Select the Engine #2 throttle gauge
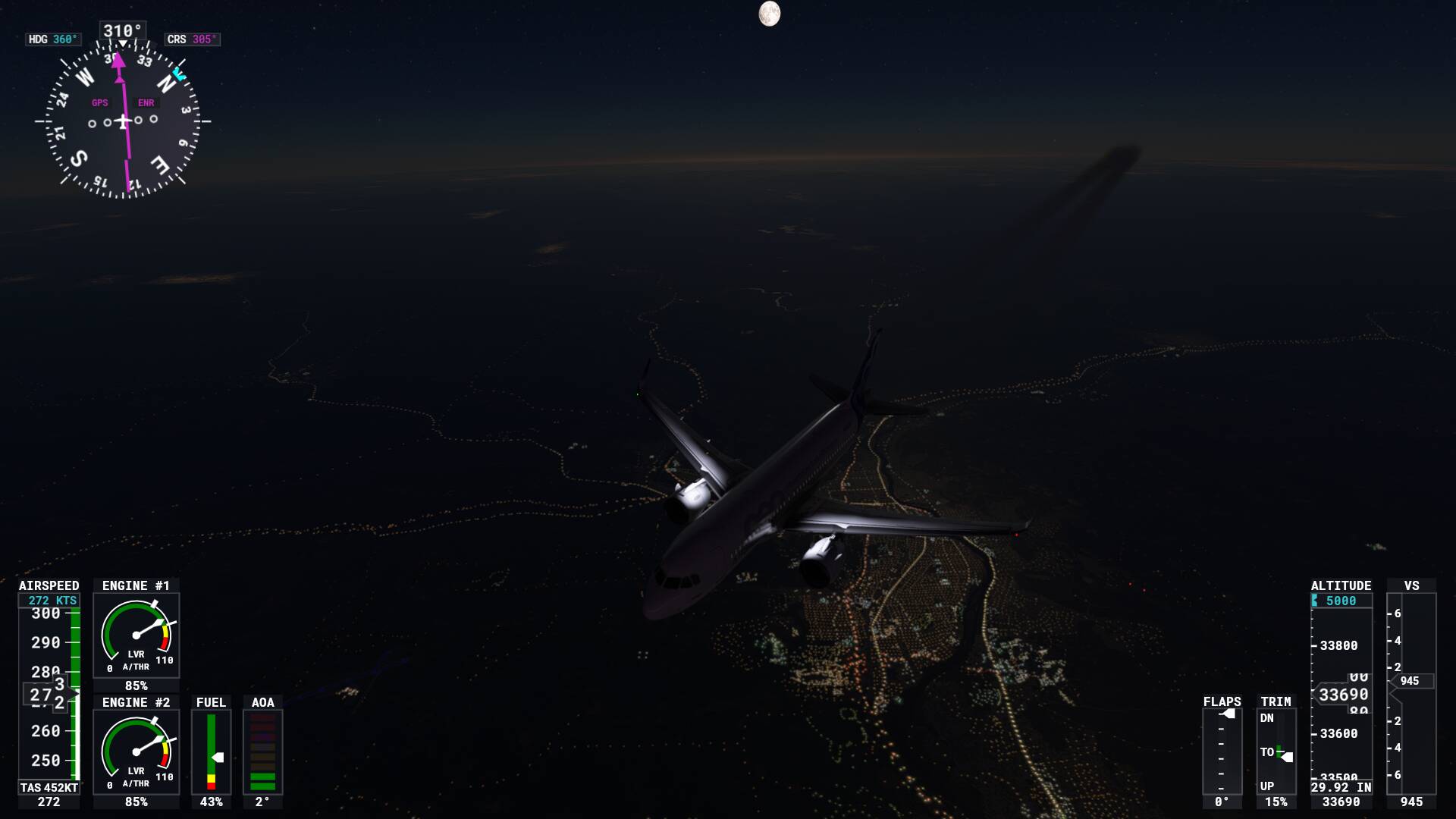Image resolution: width=1456 pixels, height=819 pixels. pyautogui.click(x=136, y=751)
